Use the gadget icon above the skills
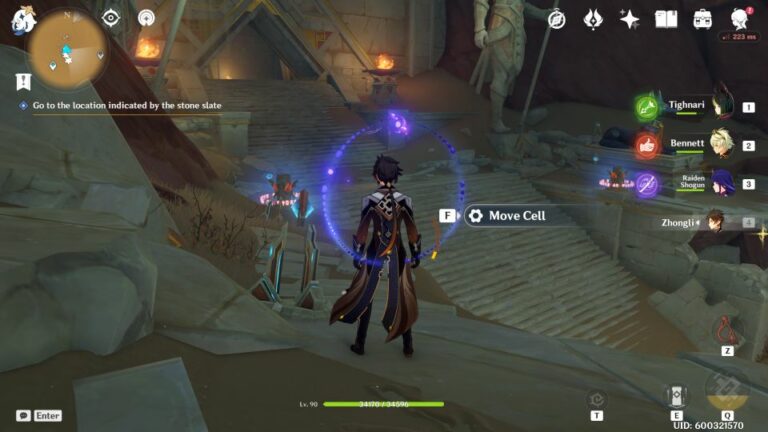 pos(727,328)
